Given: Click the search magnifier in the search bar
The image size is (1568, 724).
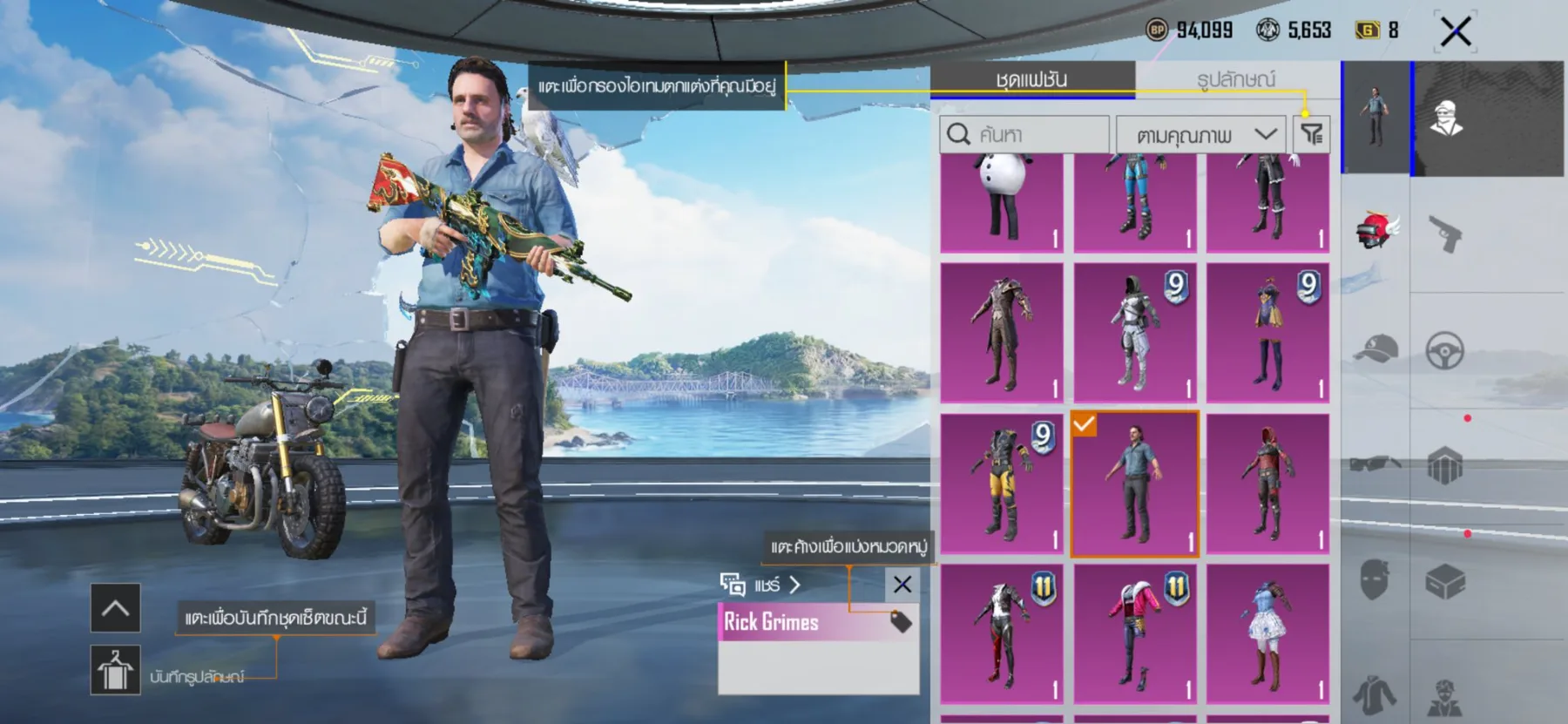Looking at the screenshot, I should click(x=960, y=133).
